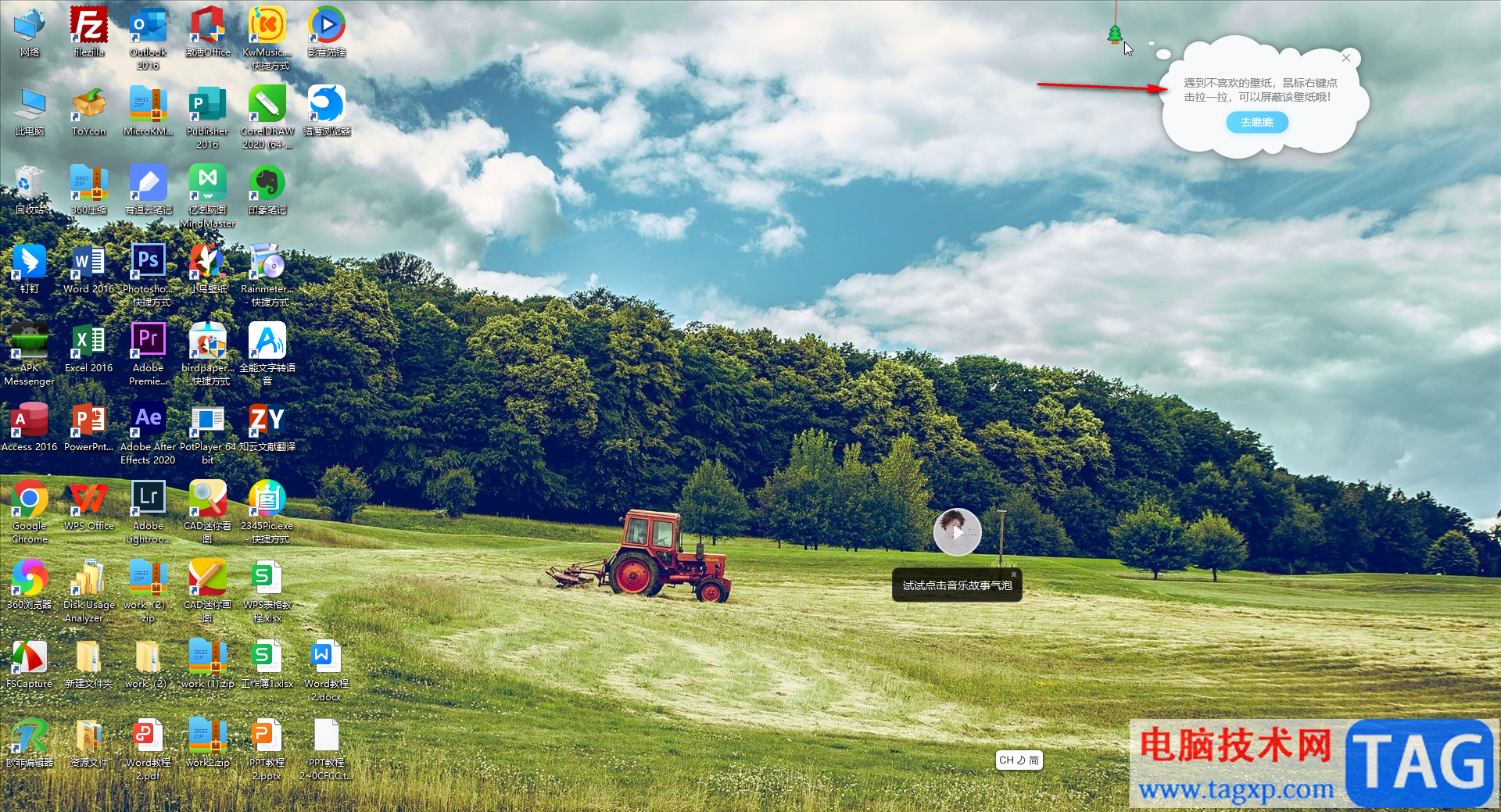Select the Adobe Lightroom shortcut

149,500
